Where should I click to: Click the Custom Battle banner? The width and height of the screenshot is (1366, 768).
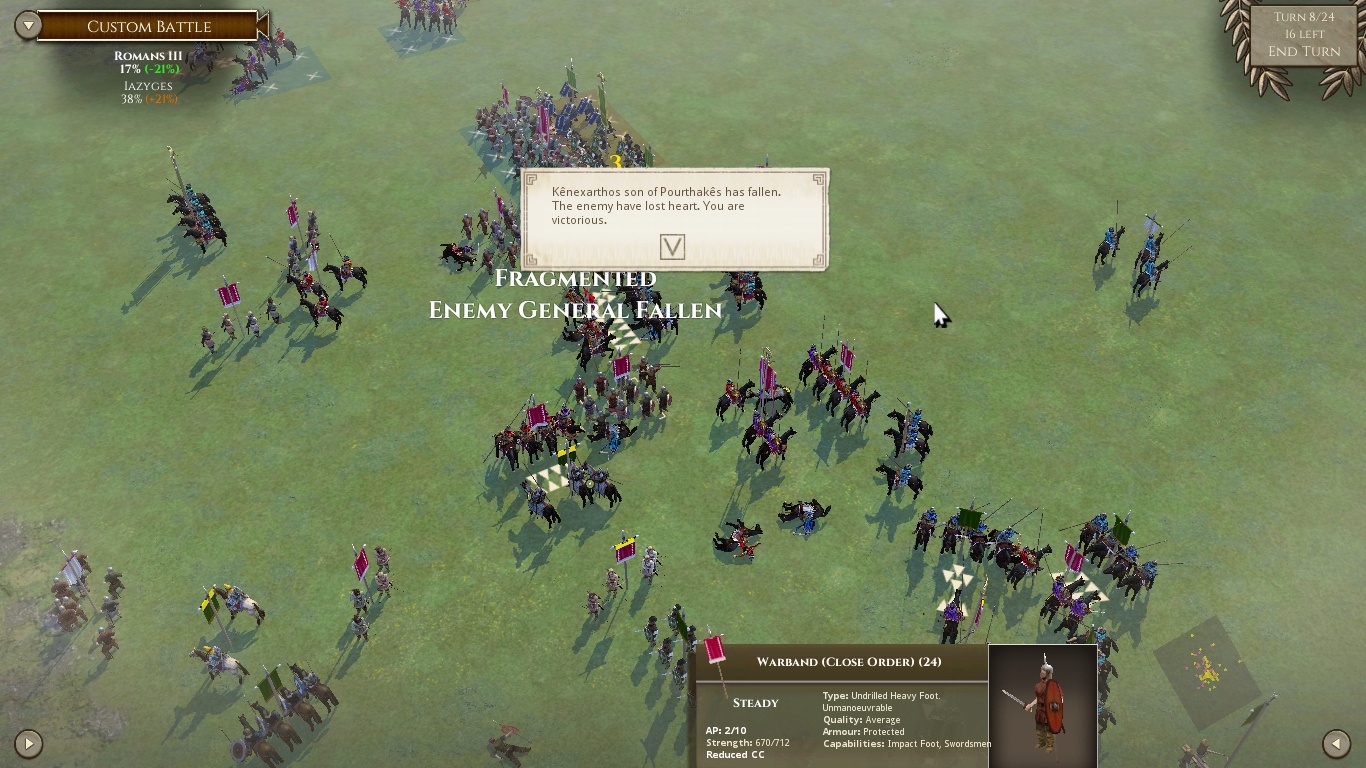(150, 27)
